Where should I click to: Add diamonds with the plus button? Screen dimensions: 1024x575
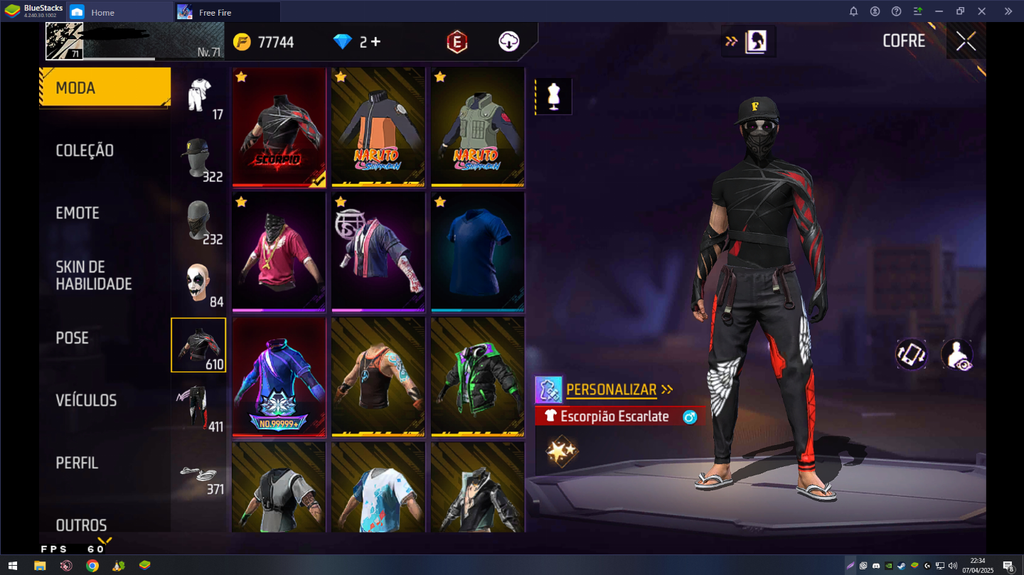(376, 42)
